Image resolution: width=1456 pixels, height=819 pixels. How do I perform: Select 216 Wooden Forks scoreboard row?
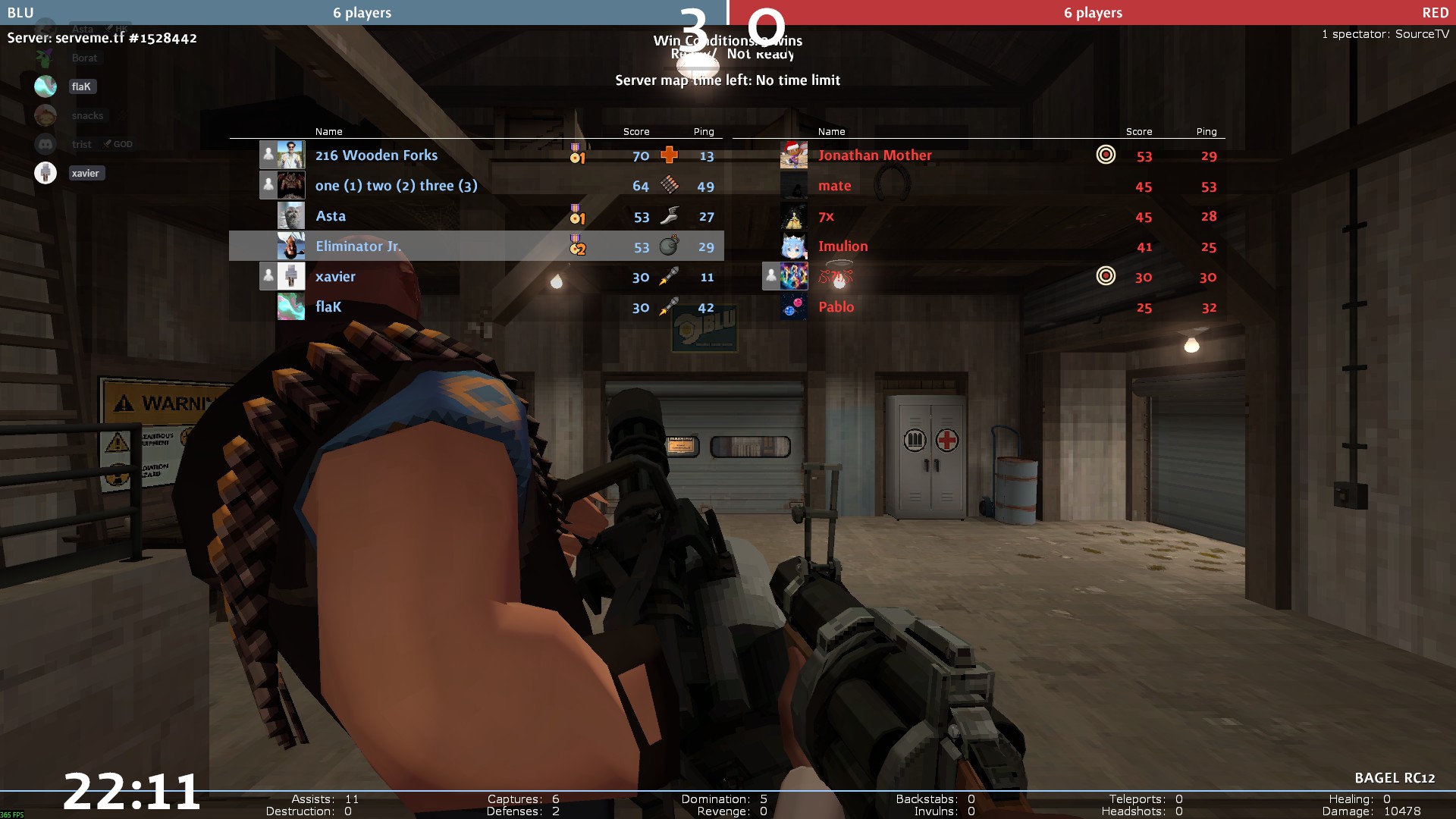tap(376, 155)
